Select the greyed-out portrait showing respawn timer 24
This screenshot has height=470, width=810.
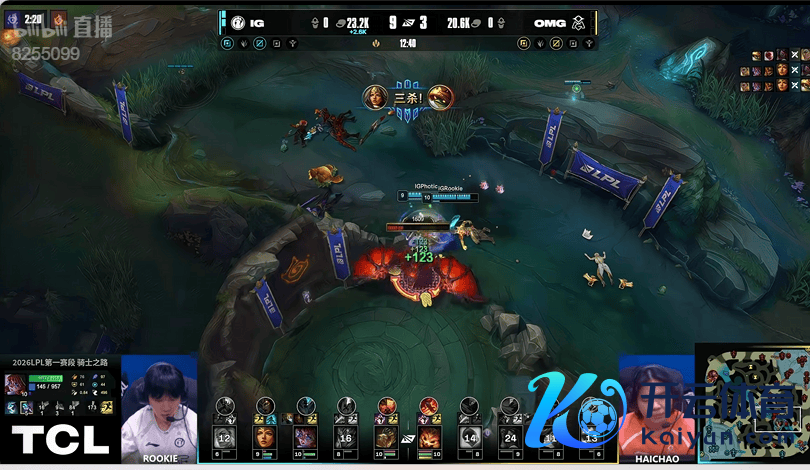click(511, 437)
